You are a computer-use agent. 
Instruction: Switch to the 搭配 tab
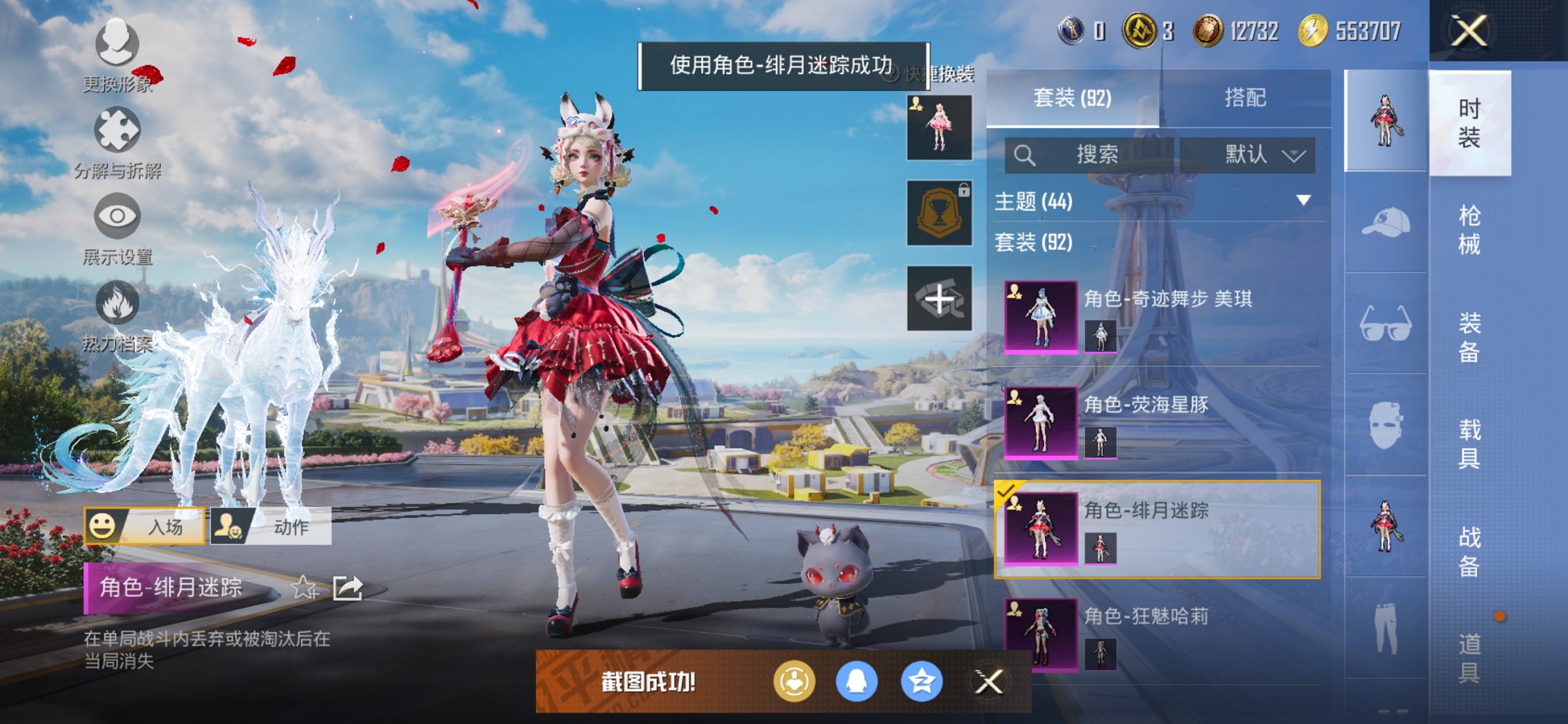pyautogui.click(x=1246, y=98)
